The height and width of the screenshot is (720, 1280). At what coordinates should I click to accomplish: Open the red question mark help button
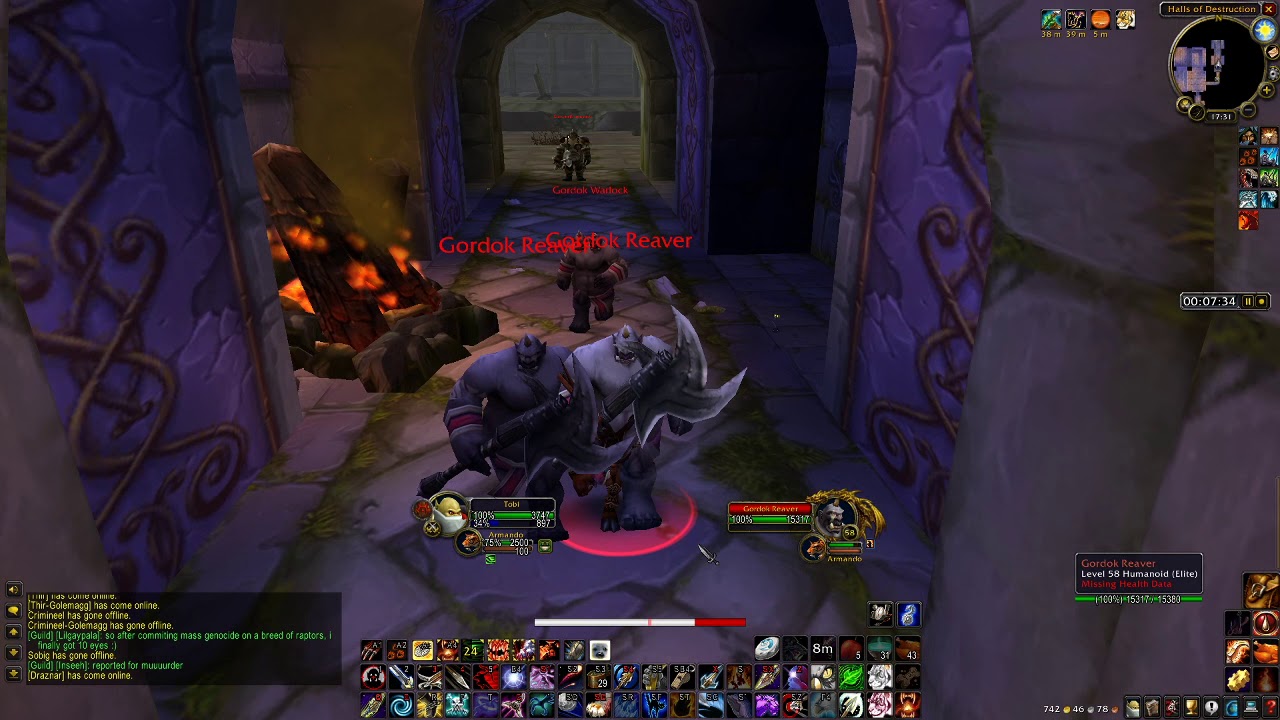[x=1269, y=709]
